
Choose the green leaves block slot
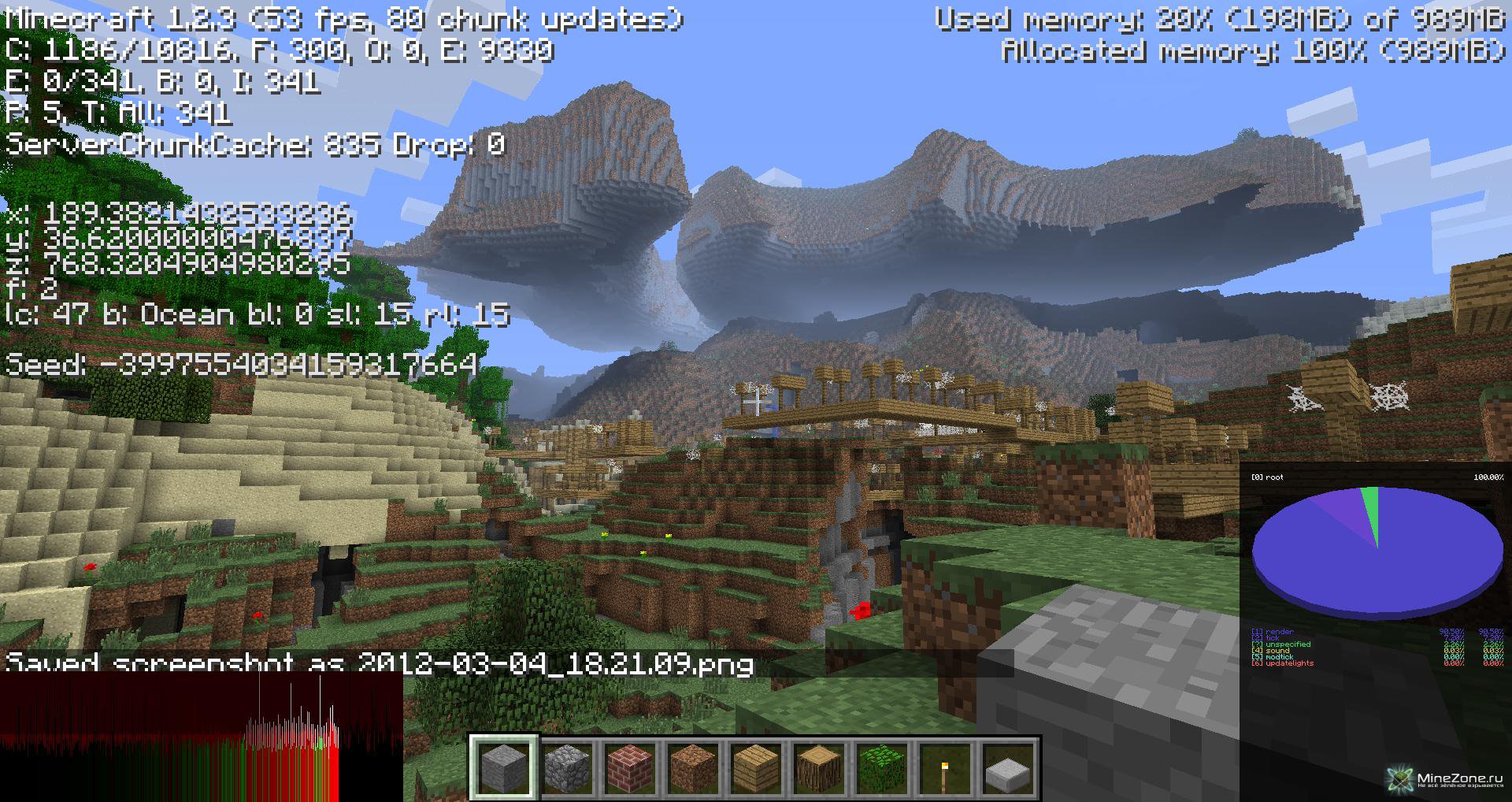pyautogui.click(x=882, y=767)
